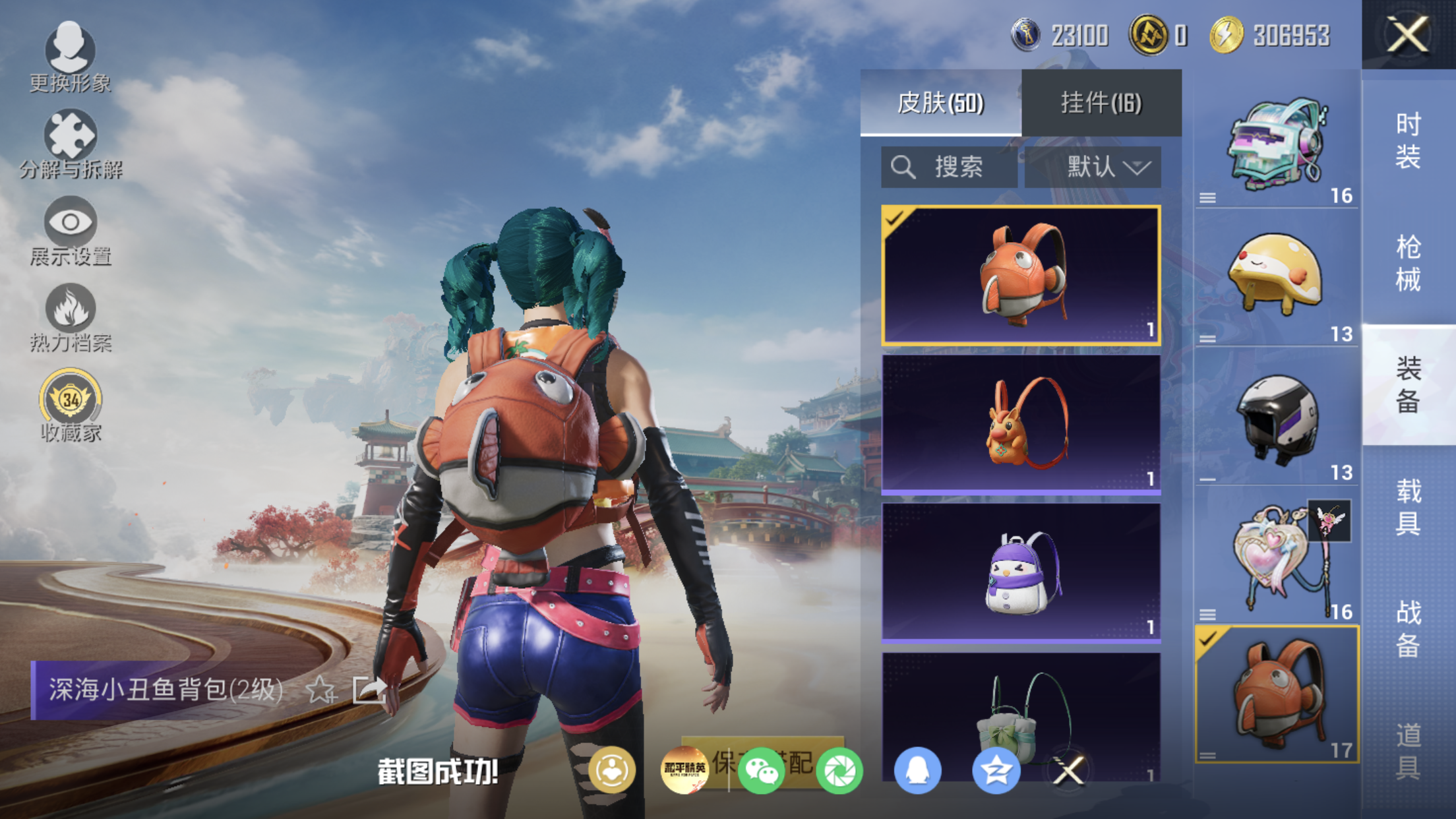Share screenshot to WeChat

(x=761, y=770)
